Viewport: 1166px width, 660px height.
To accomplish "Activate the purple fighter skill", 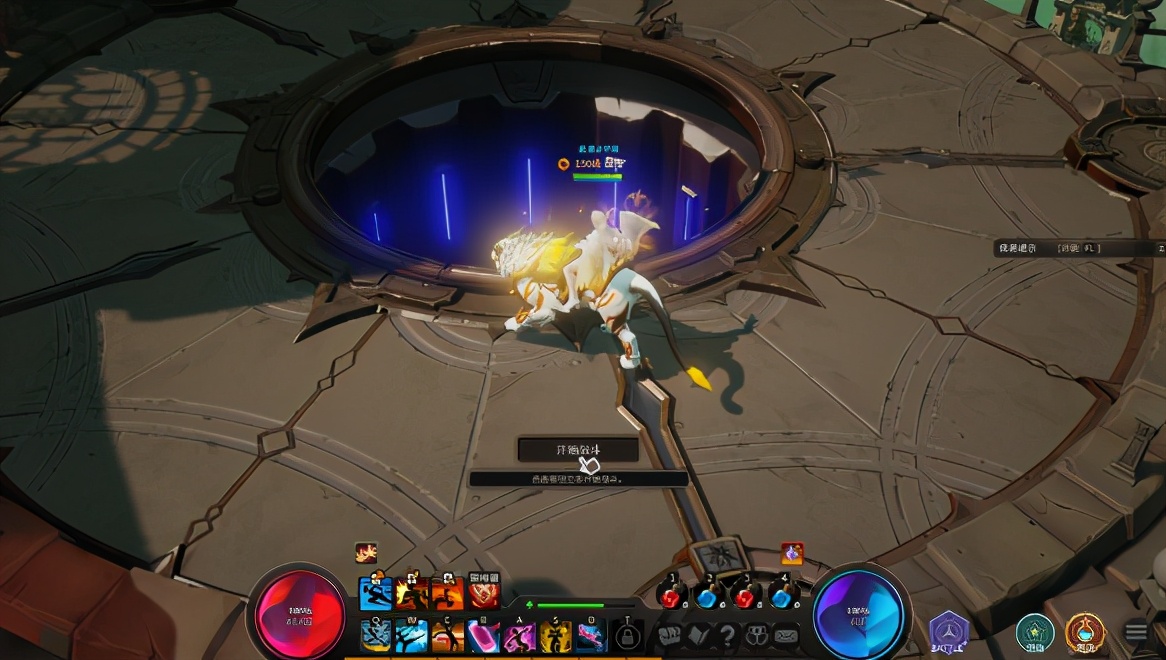I will [520, 635].
